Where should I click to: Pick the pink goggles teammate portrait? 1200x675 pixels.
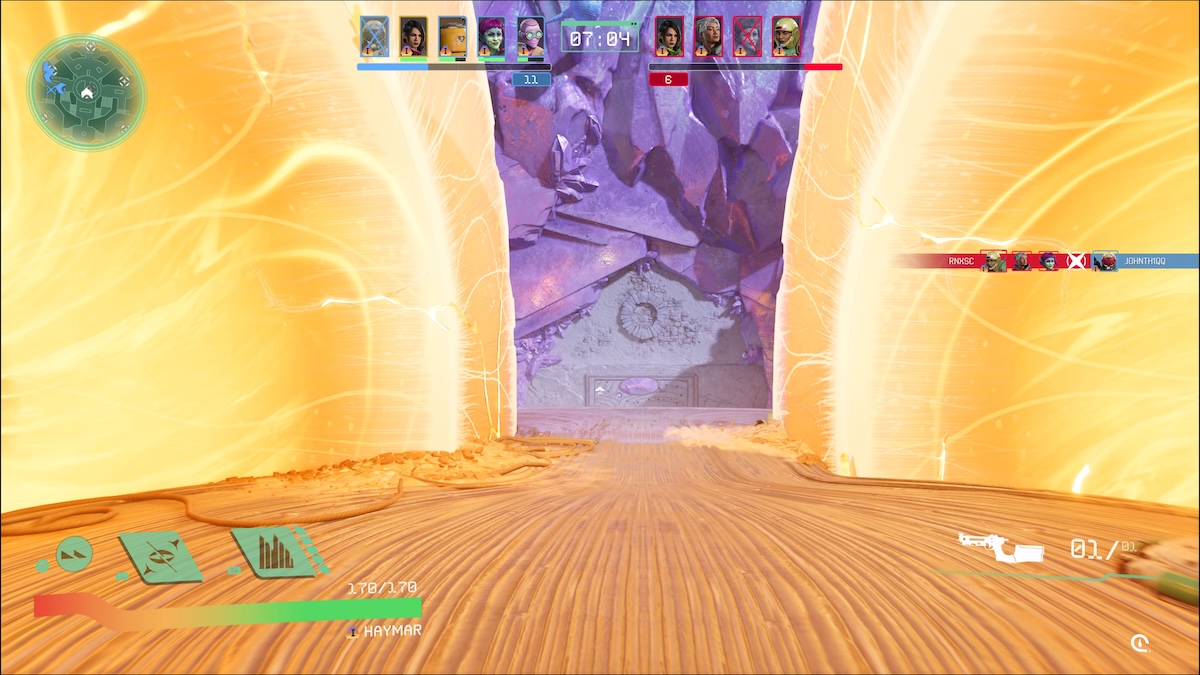coord(530,37)
